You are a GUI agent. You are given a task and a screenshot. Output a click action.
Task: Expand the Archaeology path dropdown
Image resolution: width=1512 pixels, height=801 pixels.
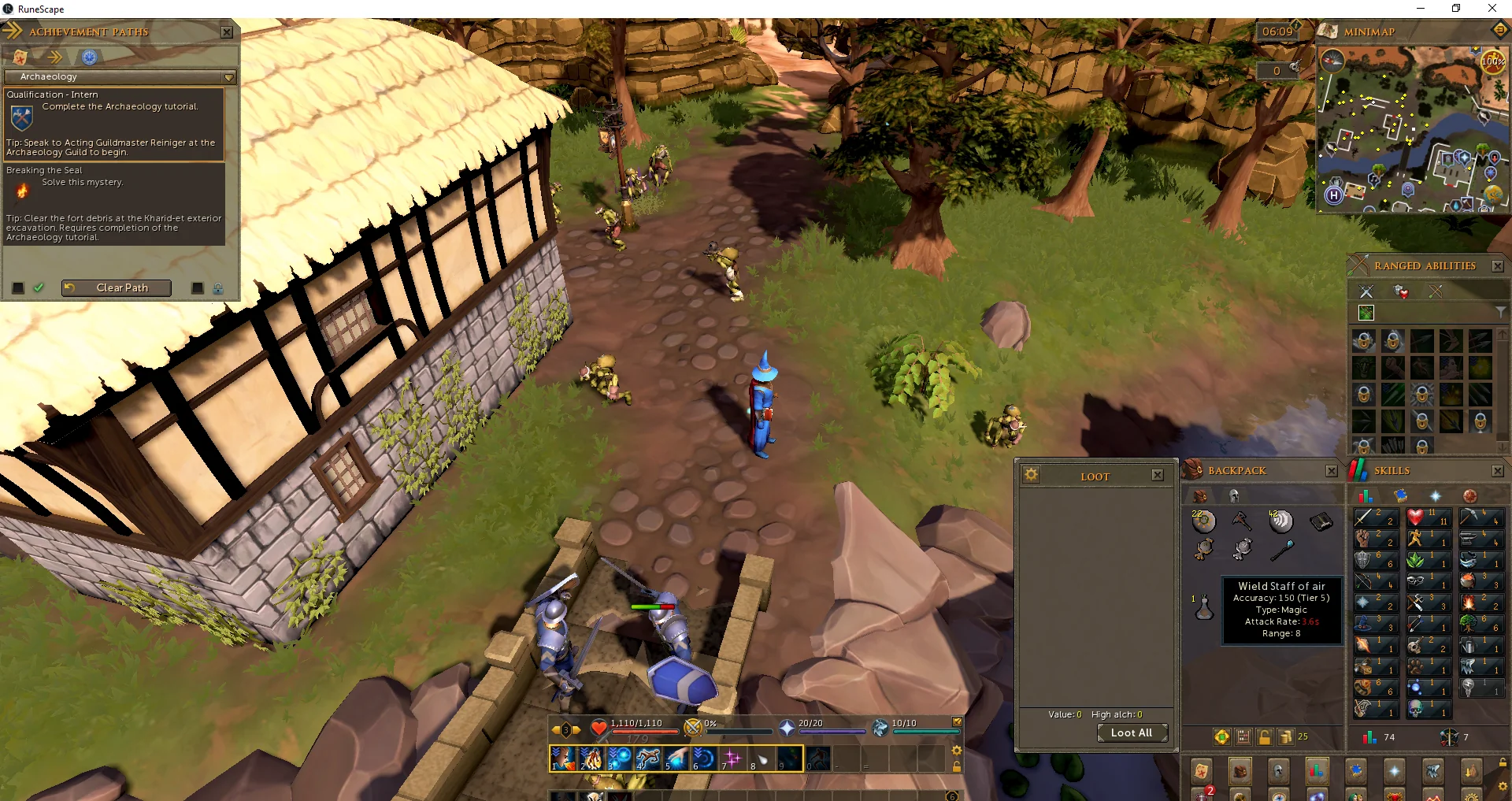click(228, 77)
